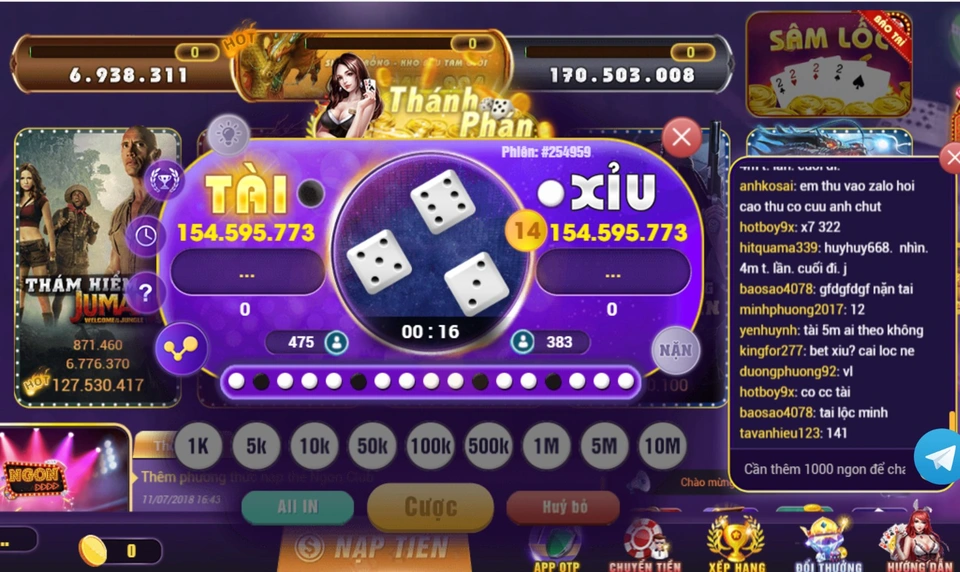Select the 50k bet chip
The height and width of the screenshot is (572, 960).
(x=372, y=447)
